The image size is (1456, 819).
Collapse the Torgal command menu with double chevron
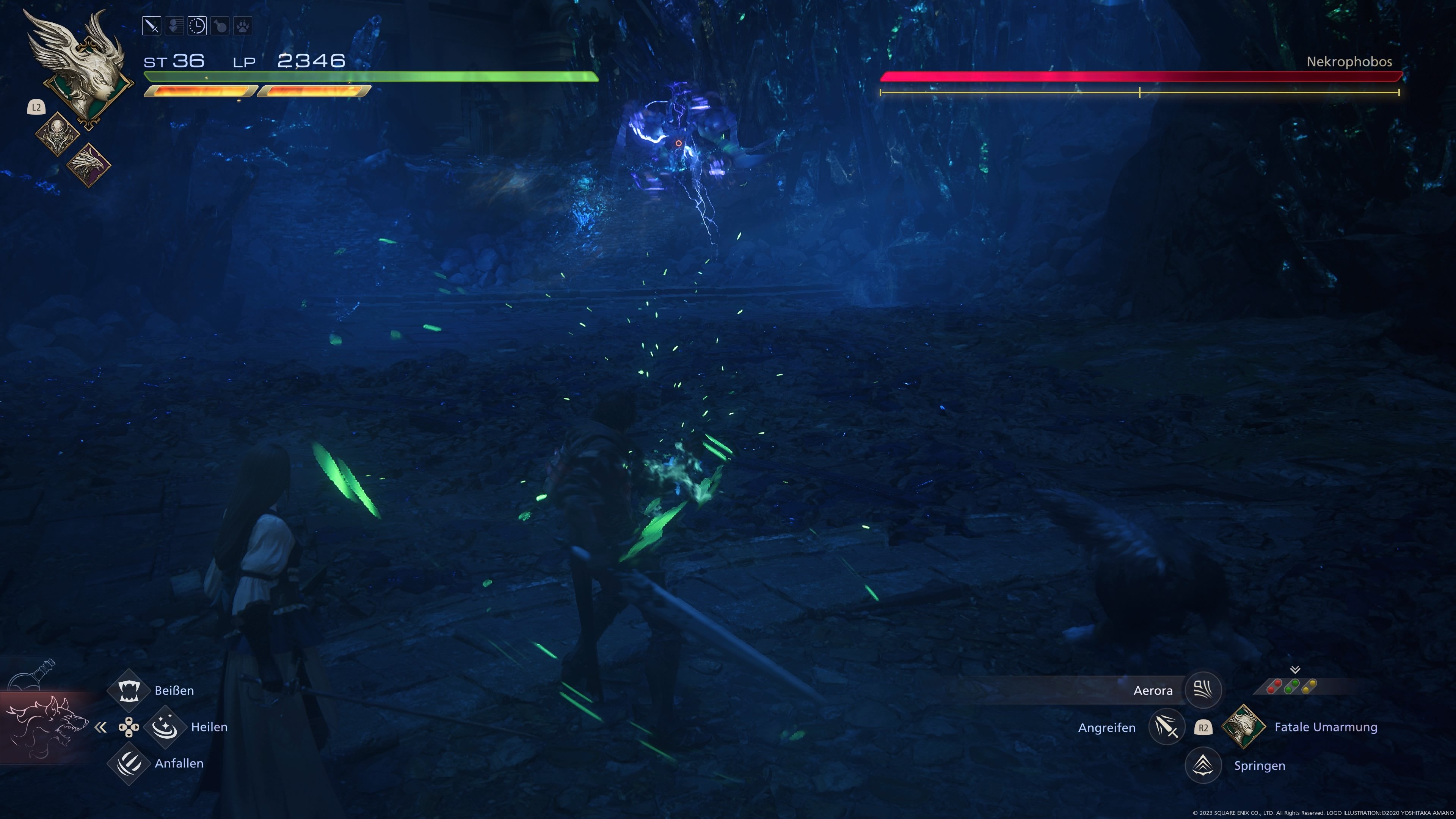100,728
